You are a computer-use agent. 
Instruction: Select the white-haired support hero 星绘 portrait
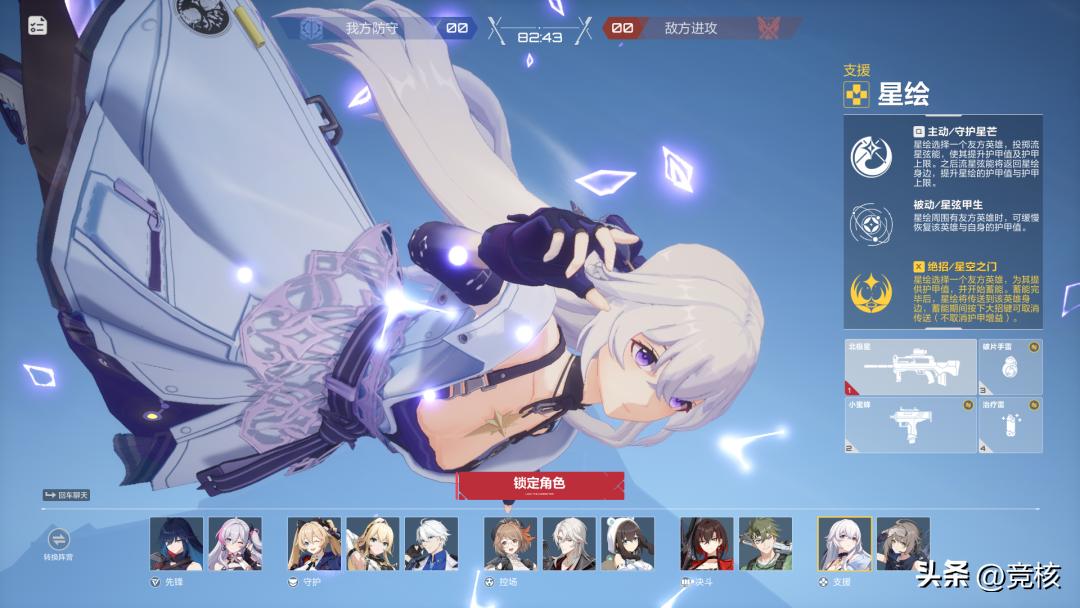[844, 544]
